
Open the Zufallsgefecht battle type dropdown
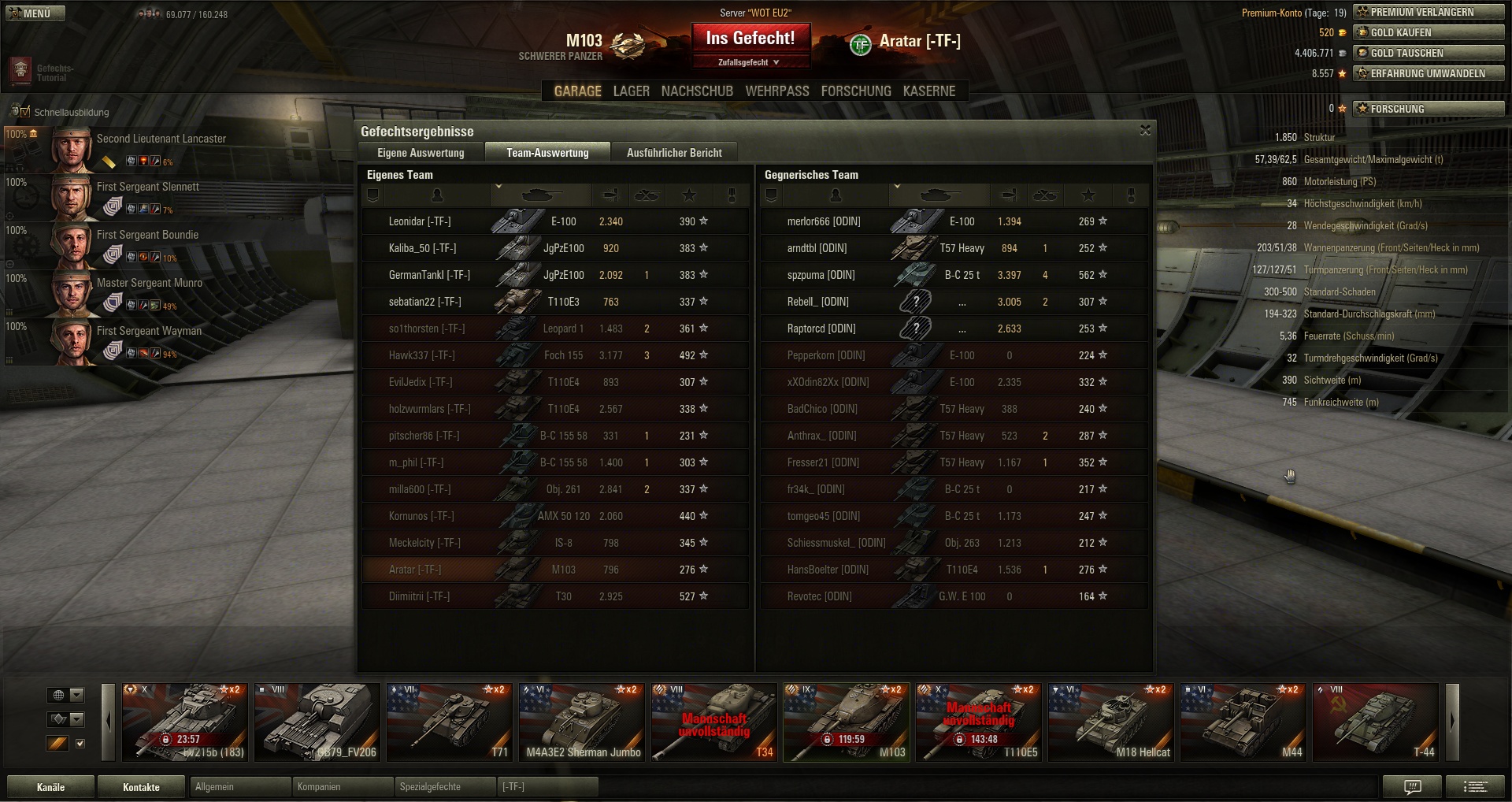[749, 62]
